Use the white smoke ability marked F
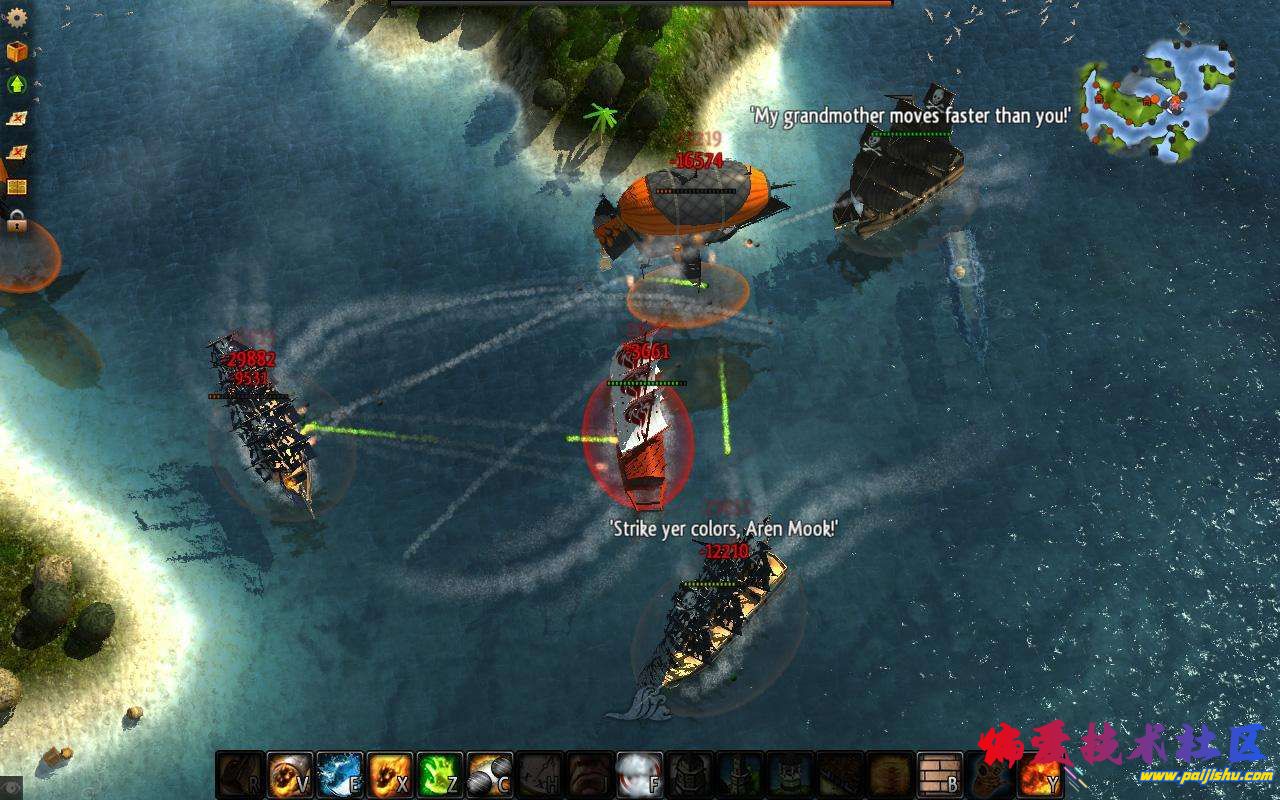1280x800 pixels. [639, 775]
